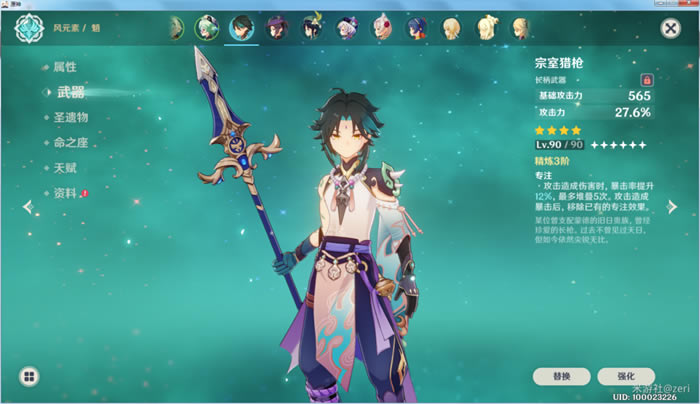The height and width of the screenshot is (404, 700).
Task: Select the highlighted Xiao portrait
Action: [242, 27]
